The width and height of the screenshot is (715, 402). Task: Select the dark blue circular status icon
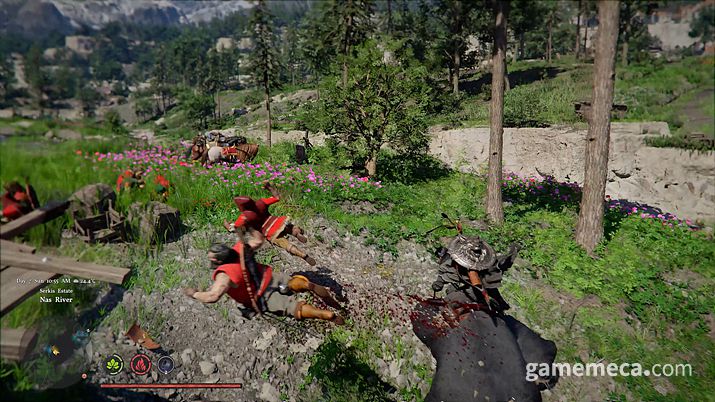pyautogui.click(x=166, y=365)
